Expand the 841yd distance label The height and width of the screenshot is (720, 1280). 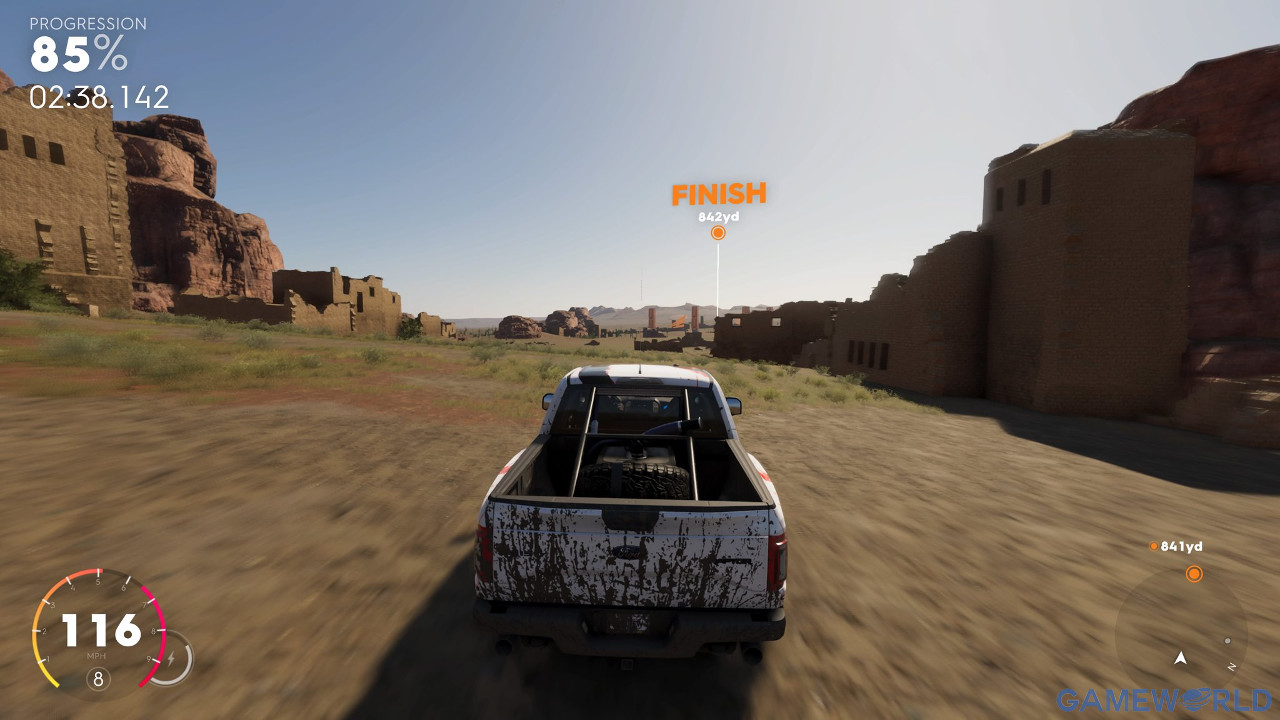[x=1183, y=546]
